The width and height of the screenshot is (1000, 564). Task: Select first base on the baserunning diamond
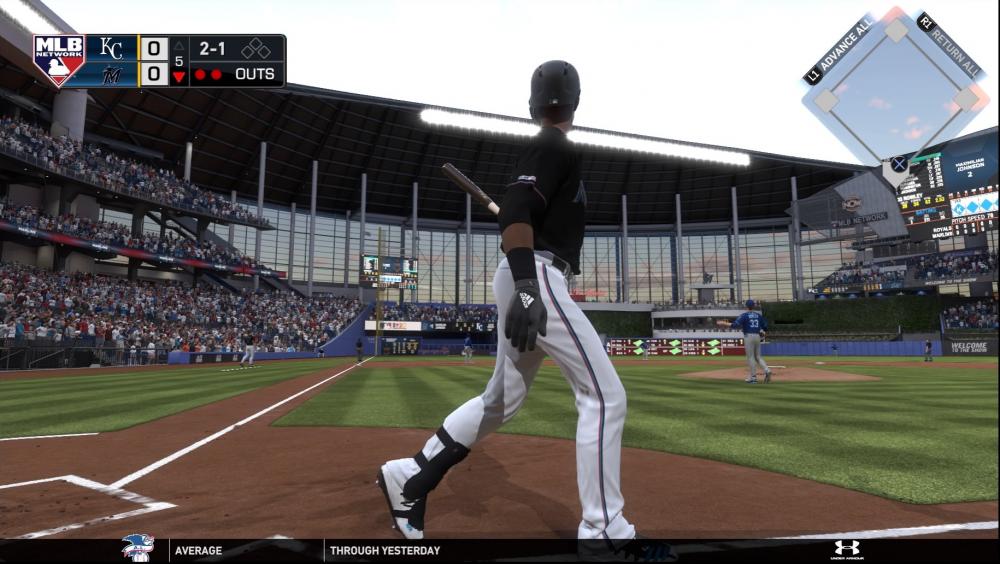966,98
